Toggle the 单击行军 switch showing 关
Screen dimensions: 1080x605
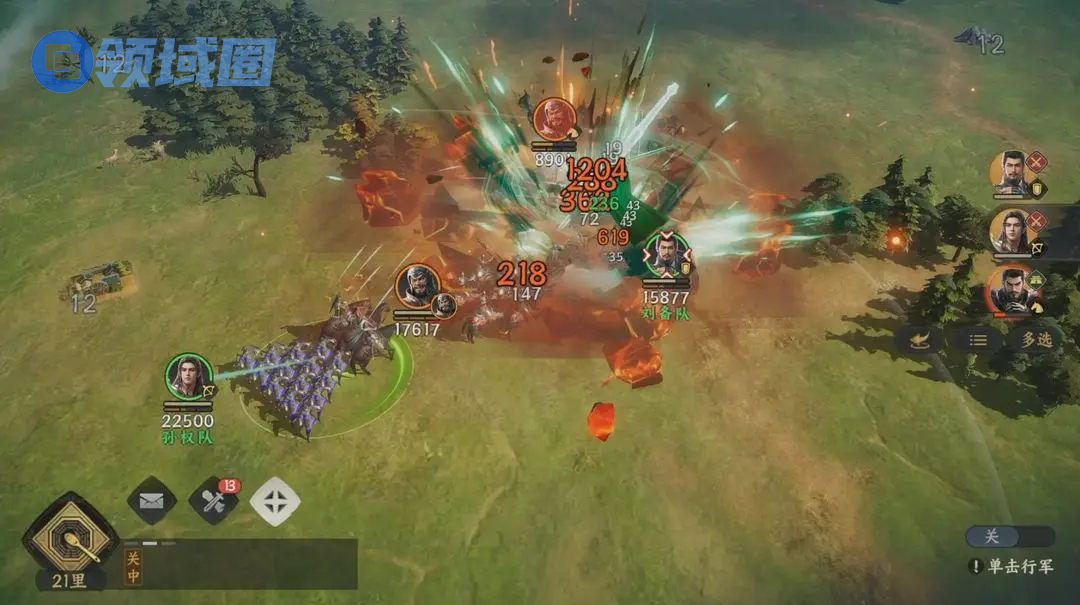pyautogui.click(x=1009, y=537)
